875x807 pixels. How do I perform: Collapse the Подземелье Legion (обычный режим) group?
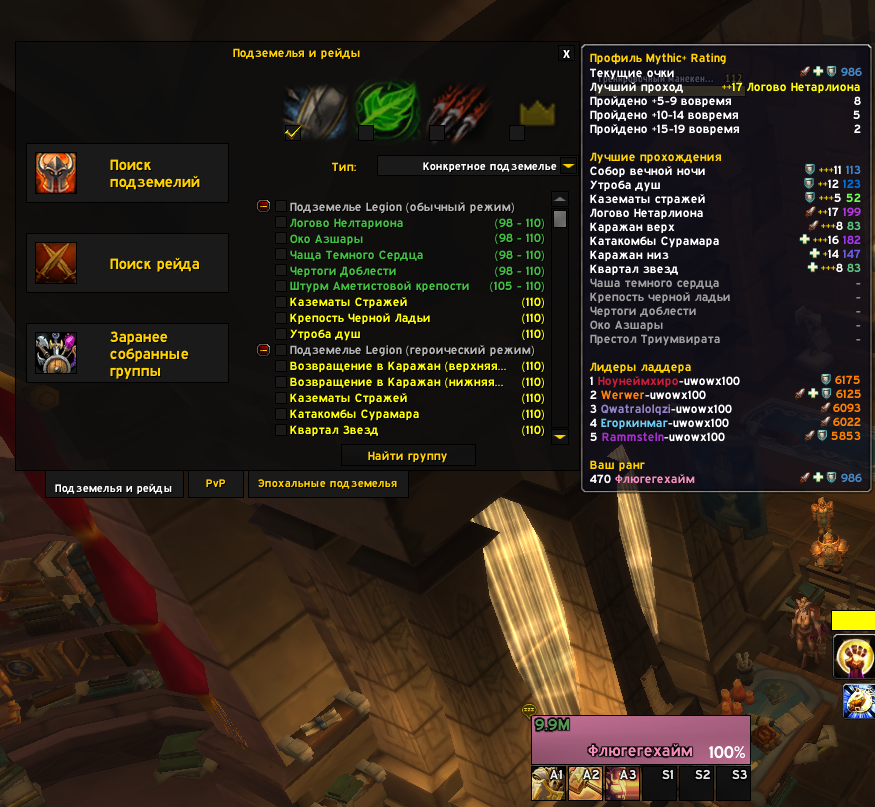[264, 206]
